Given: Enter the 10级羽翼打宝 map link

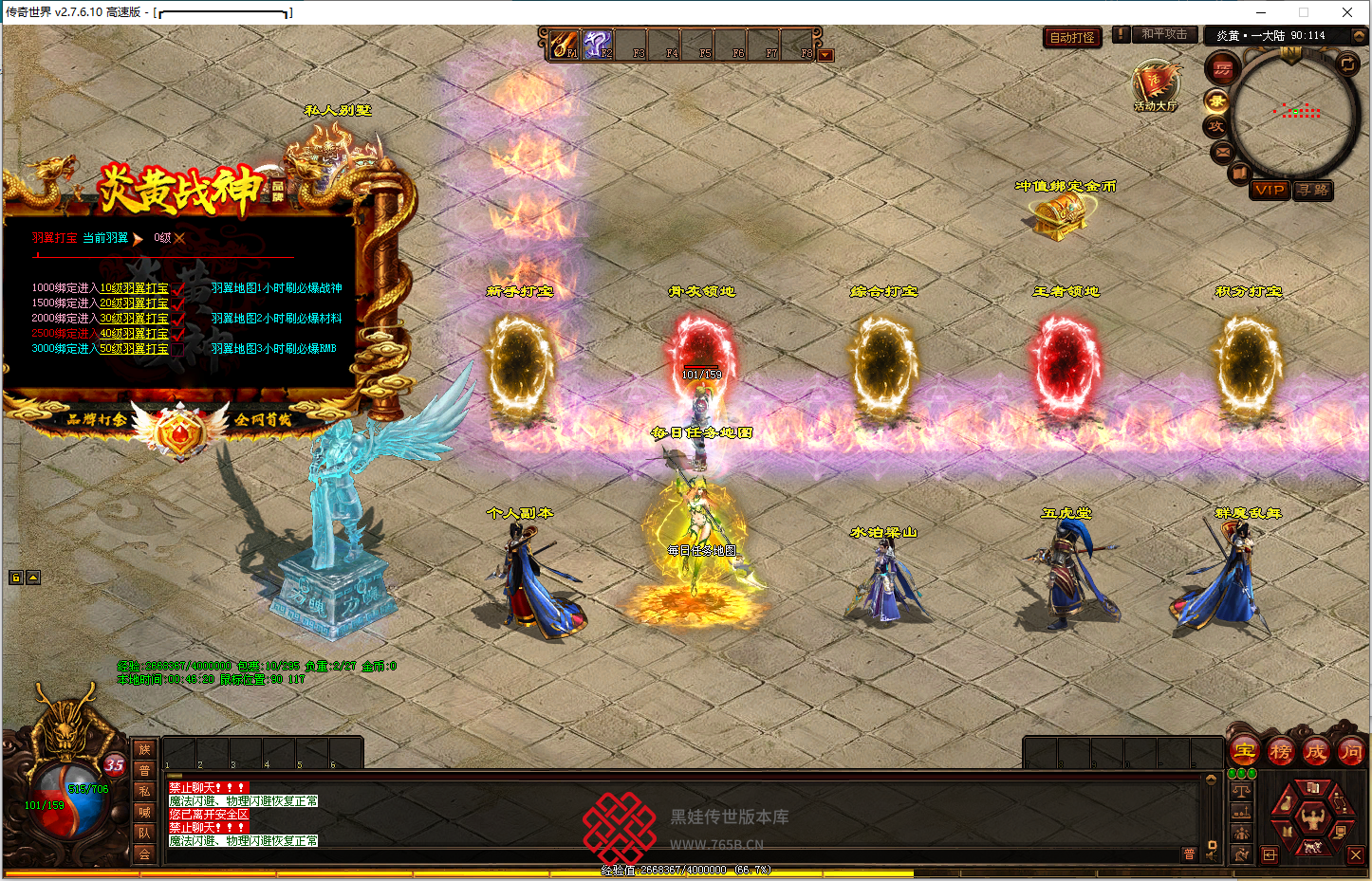Looking at the screenshot, I should 134,288.
